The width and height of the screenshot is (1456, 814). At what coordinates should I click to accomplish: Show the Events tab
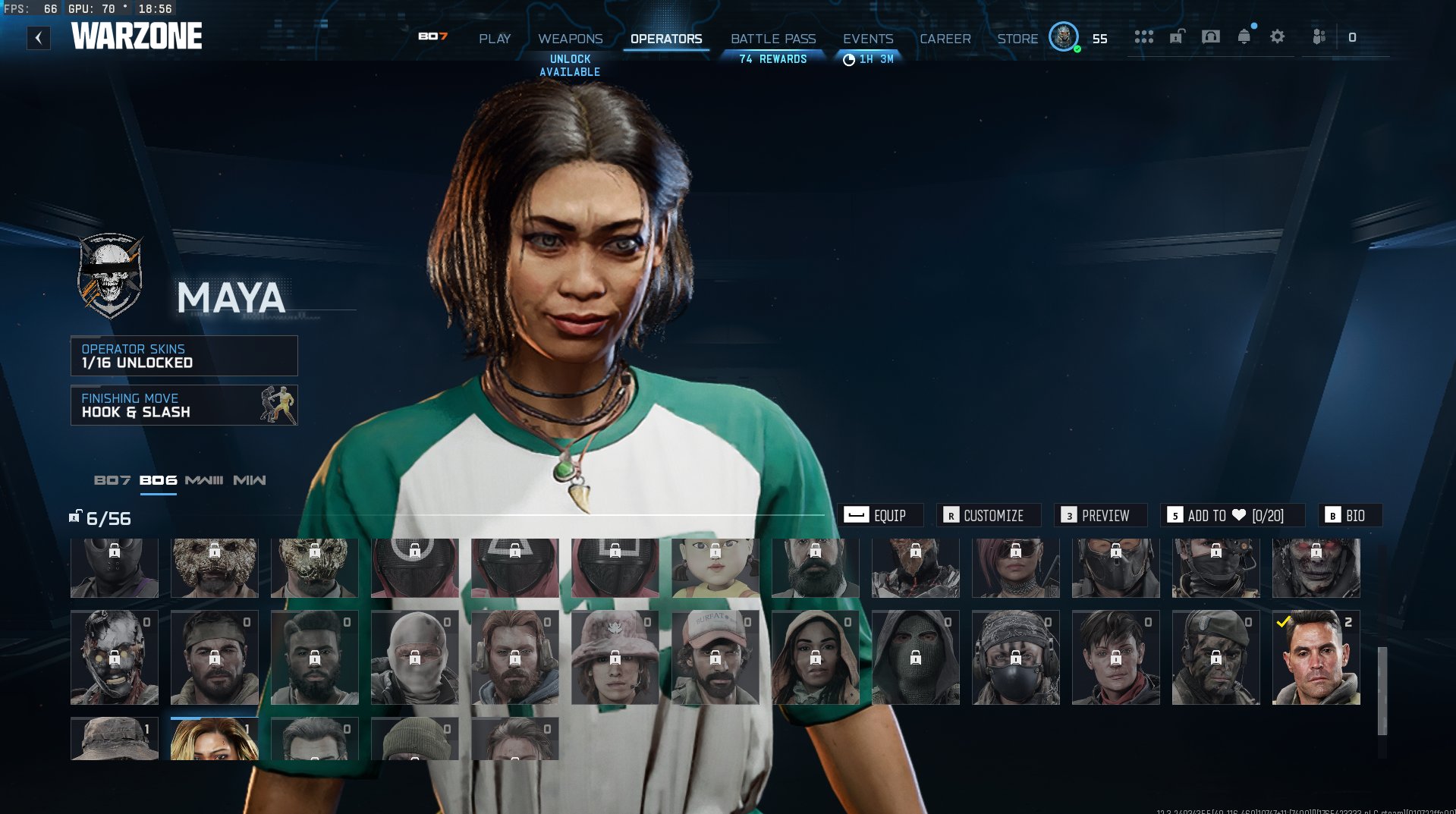pyautogui.click(x=868, y=39)
